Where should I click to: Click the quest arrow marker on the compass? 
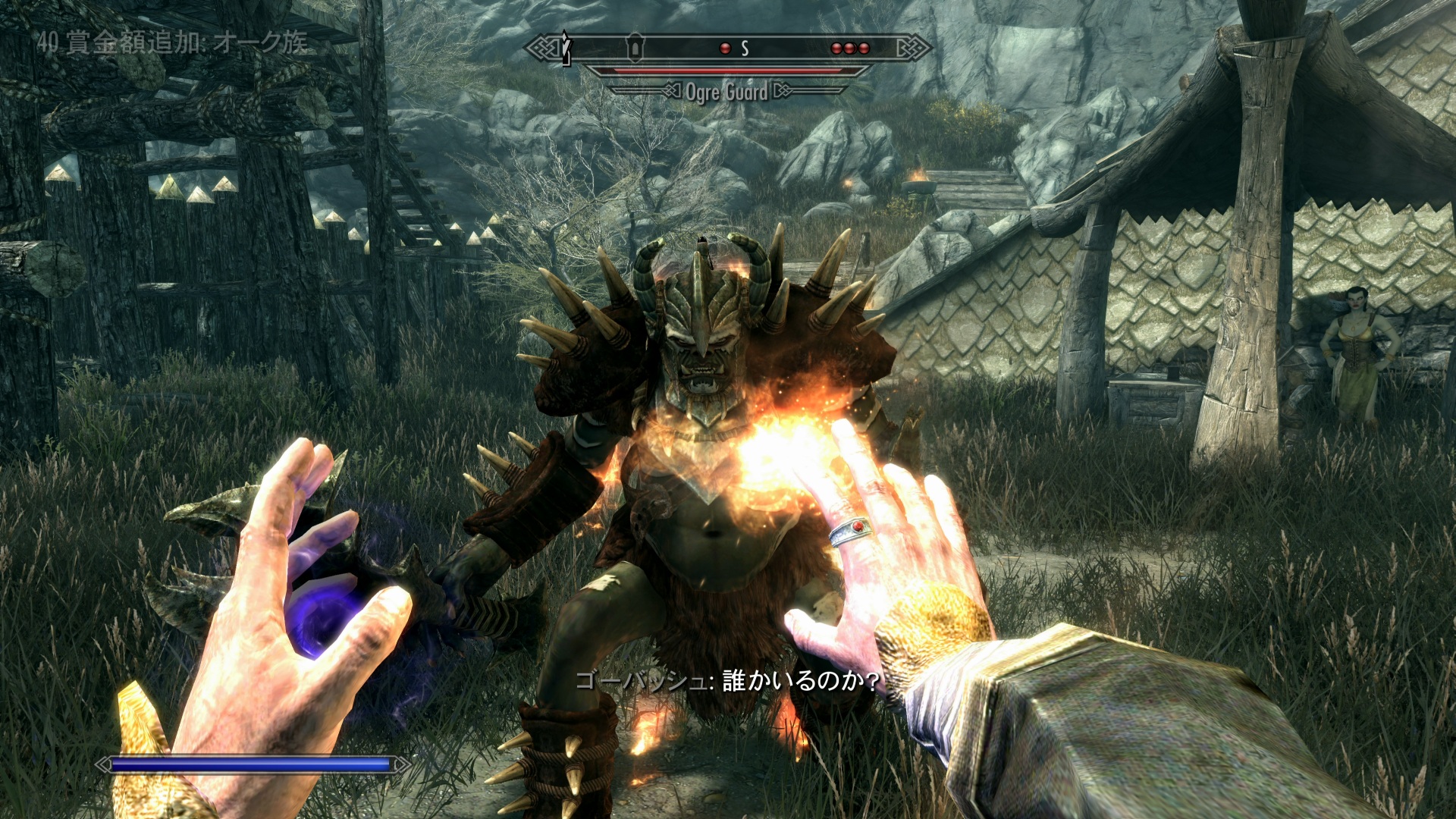coord(565,47)
